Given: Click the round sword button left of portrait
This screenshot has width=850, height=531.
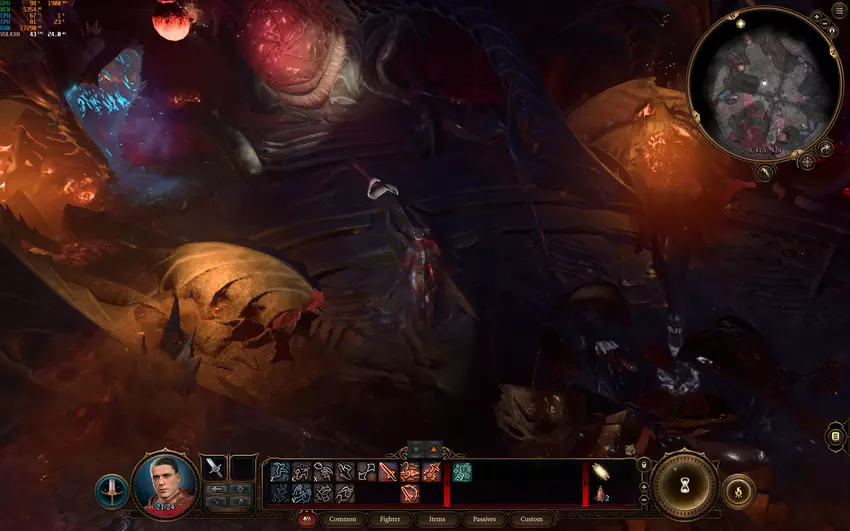Looking at the screenshot, I should [x=111, y=491].
